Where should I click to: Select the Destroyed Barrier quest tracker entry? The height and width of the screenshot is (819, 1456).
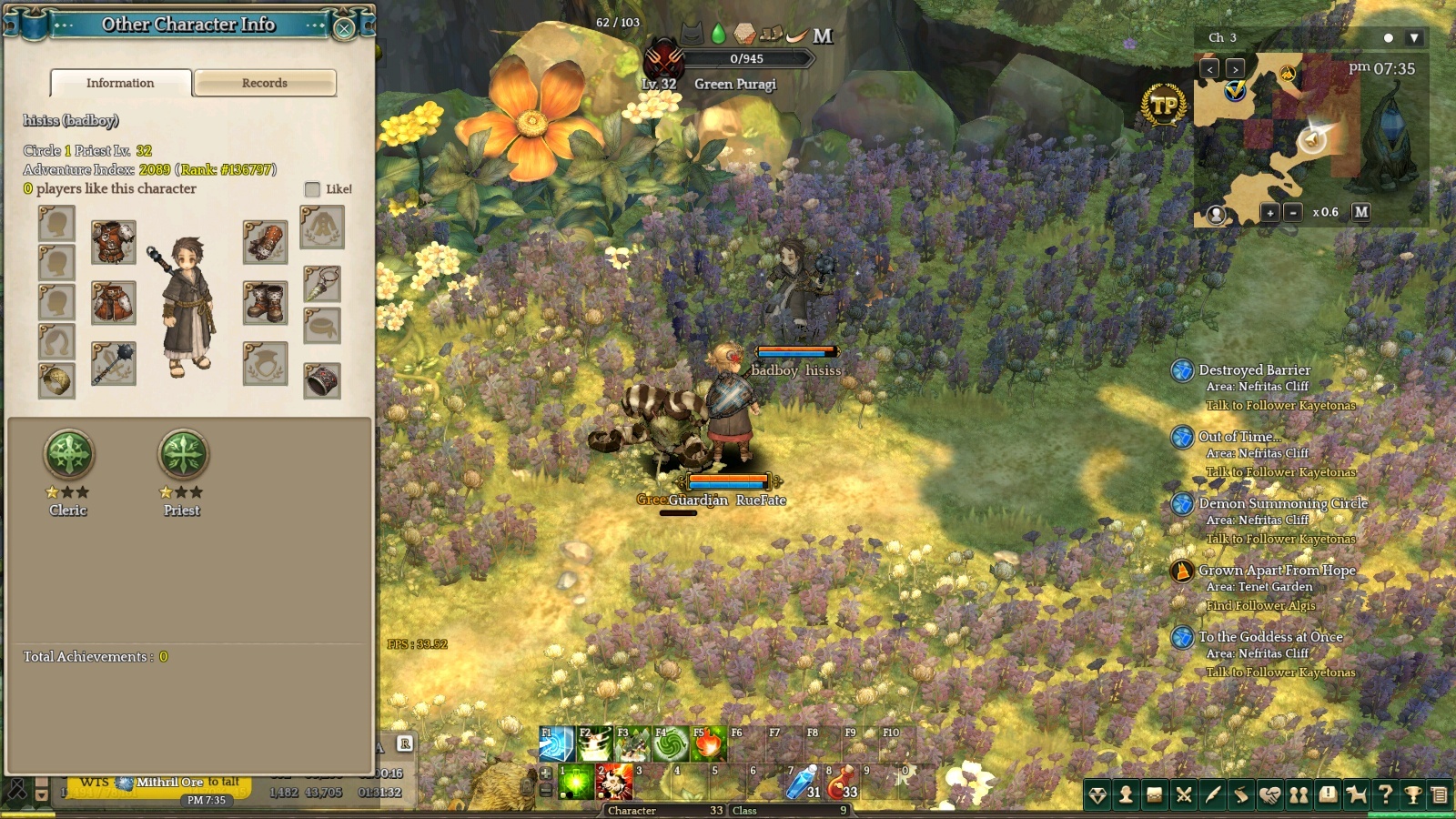pos(1254,370)
